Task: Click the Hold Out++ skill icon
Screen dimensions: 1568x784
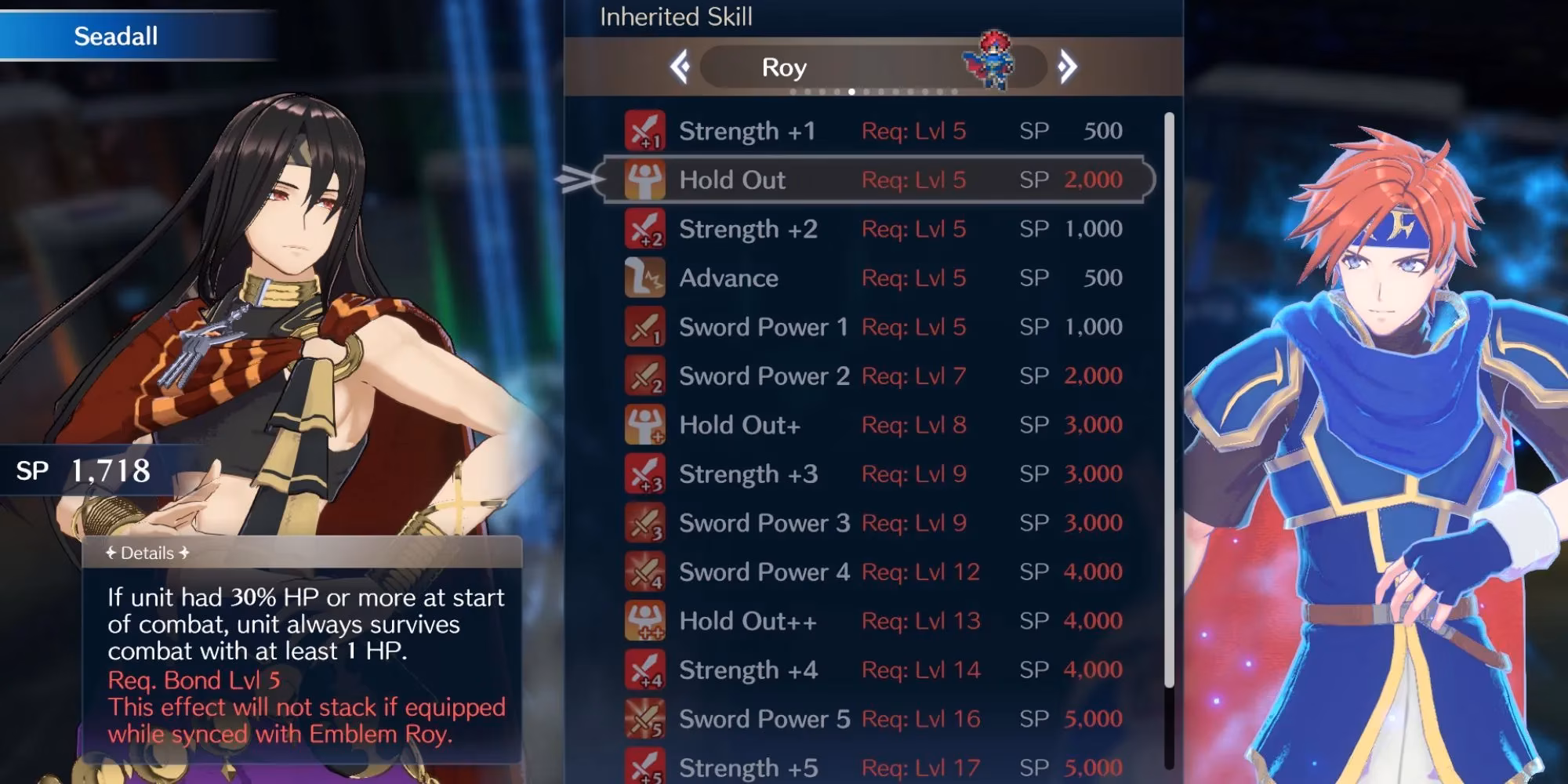Action: click(x=643, y=620)
